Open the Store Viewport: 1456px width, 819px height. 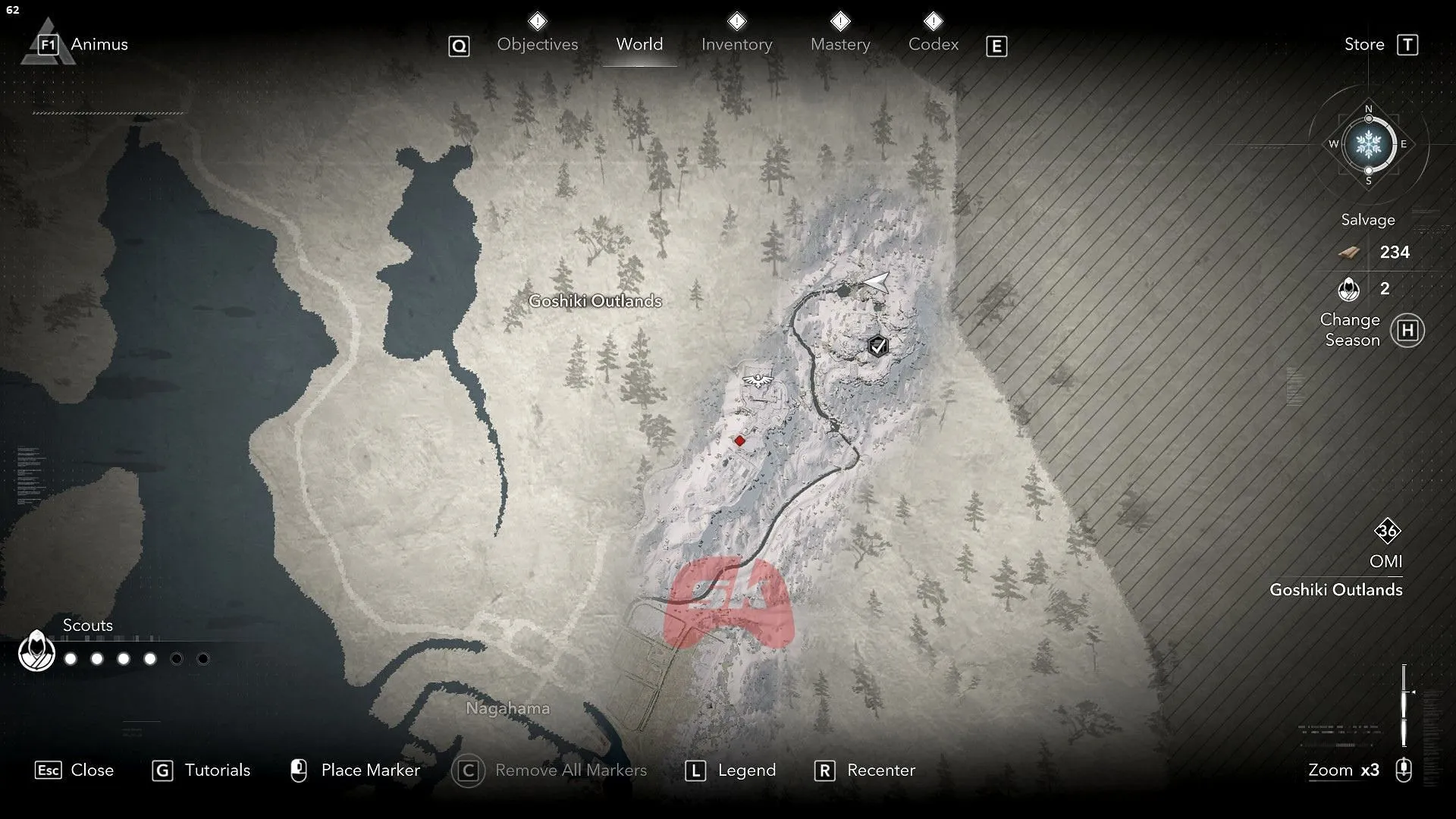pyautogui.click(x=1364, y=44)
